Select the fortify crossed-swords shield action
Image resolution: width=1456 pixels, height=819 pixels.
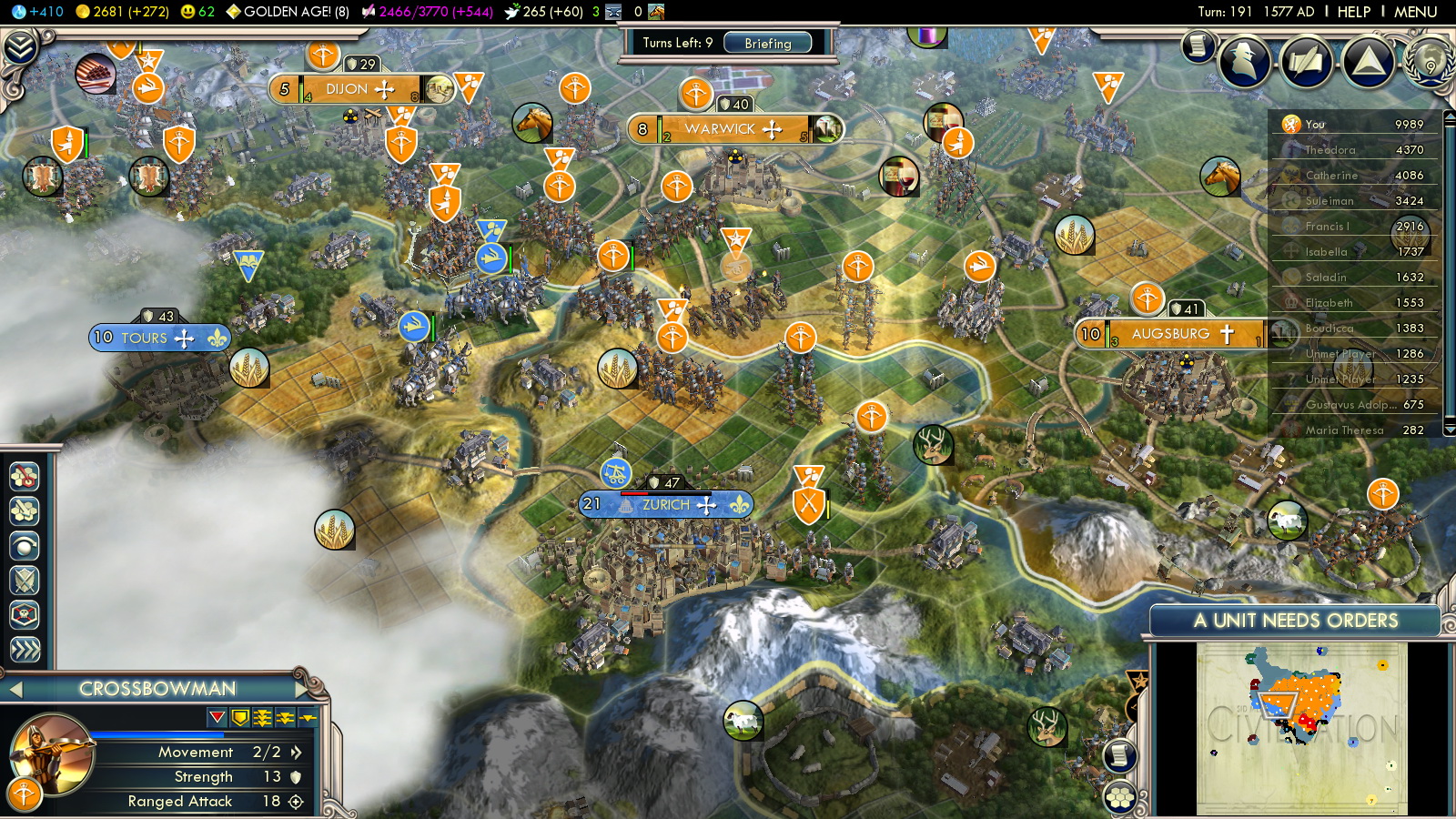pyautogui.click(x=25, y=581)
